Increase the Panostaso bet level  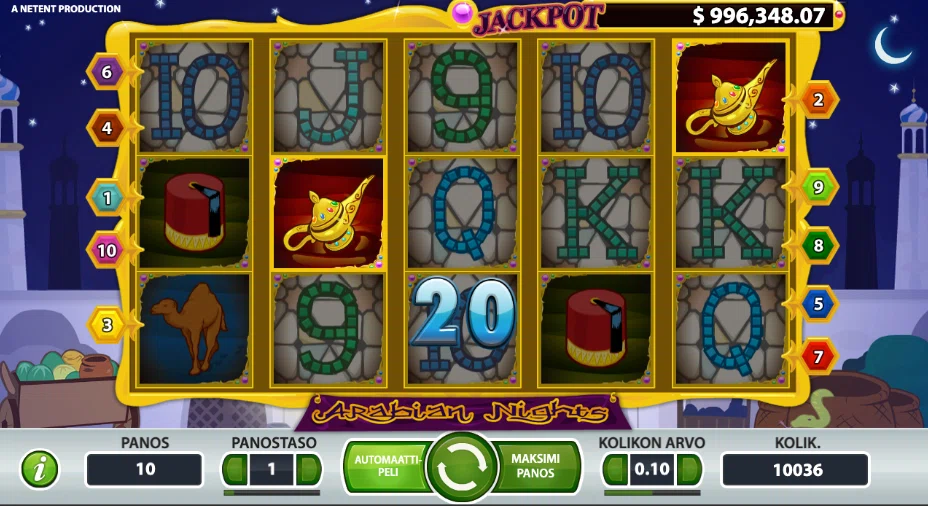coord(308,469)
